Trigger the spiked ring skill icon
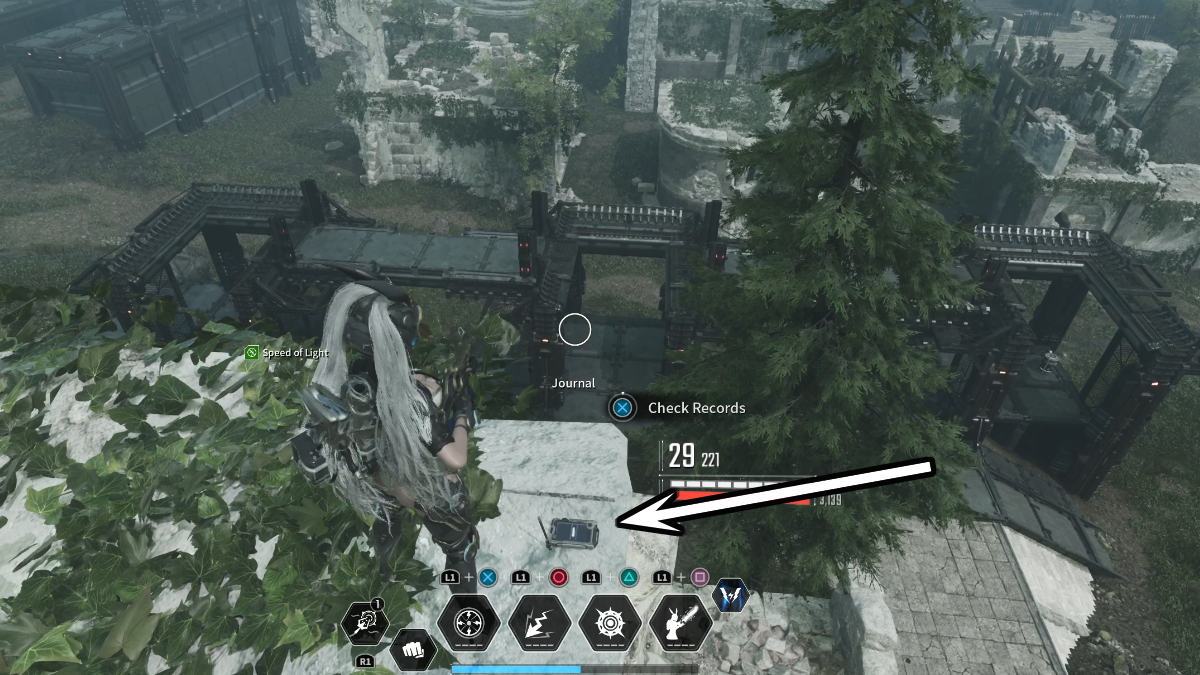 [x=610, y=625]
